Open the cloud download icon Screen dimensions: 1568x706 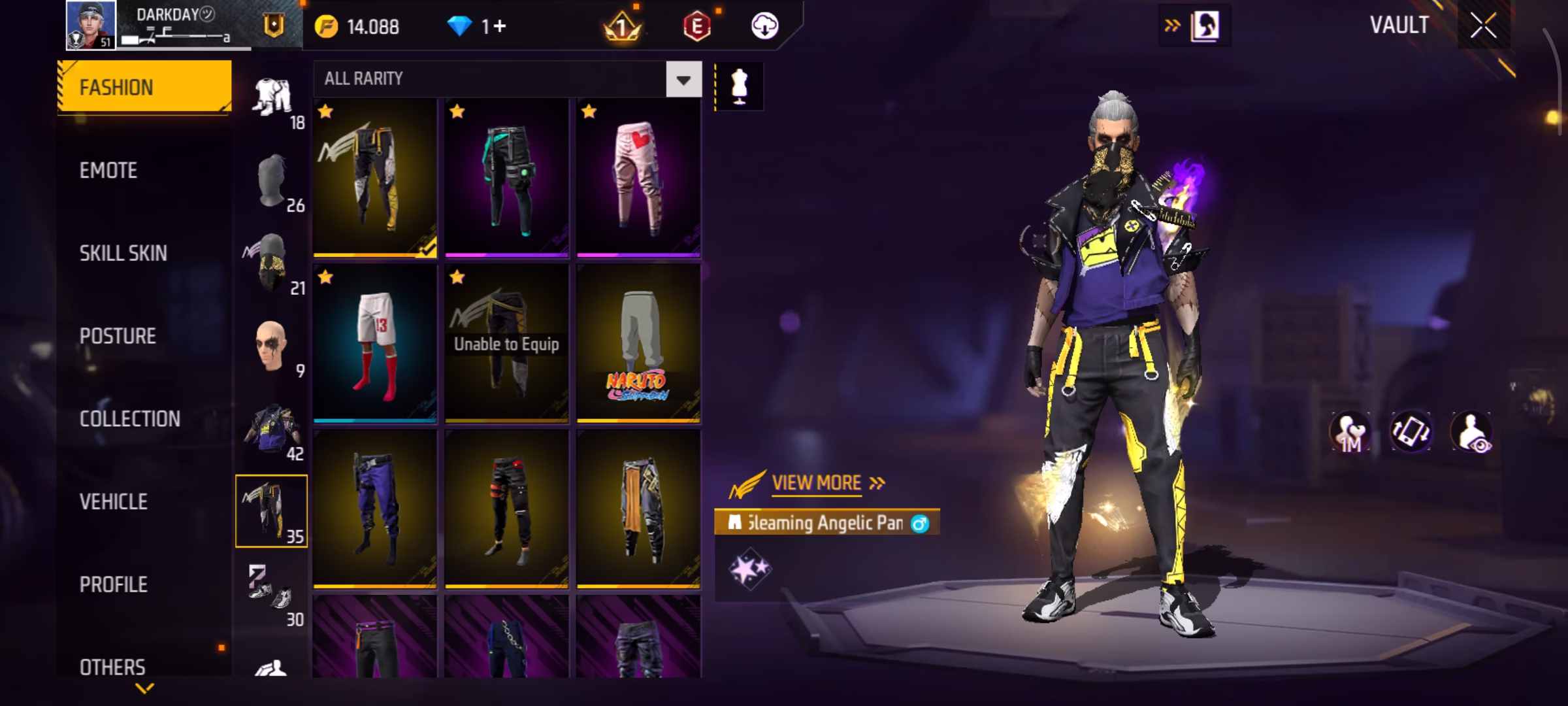tap(764, 27)
